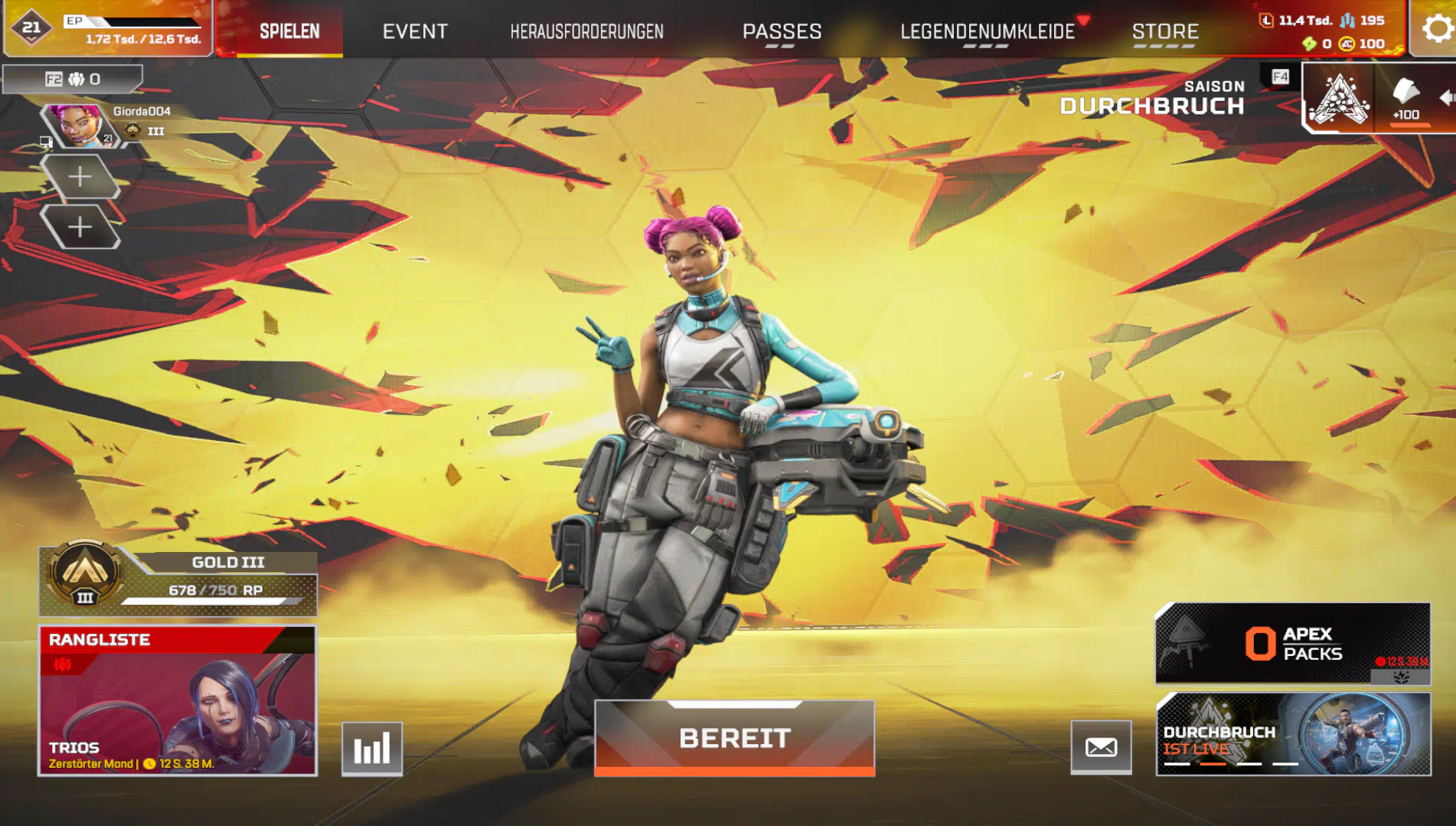Open the Apex Packs panel

click(x=1292, y=643)
